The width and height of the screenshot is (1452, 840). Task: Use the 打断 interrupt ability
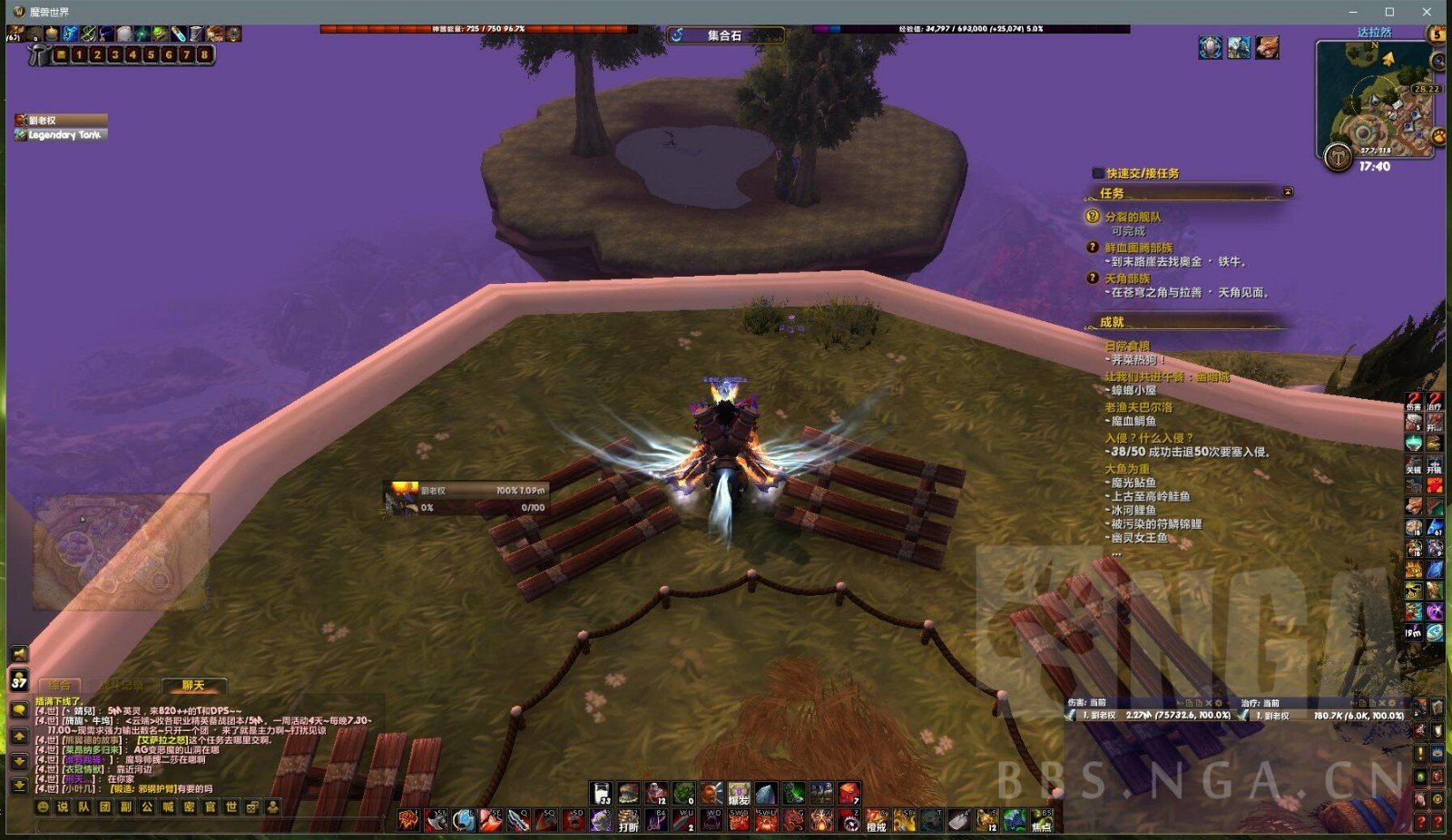coord(628,821)
